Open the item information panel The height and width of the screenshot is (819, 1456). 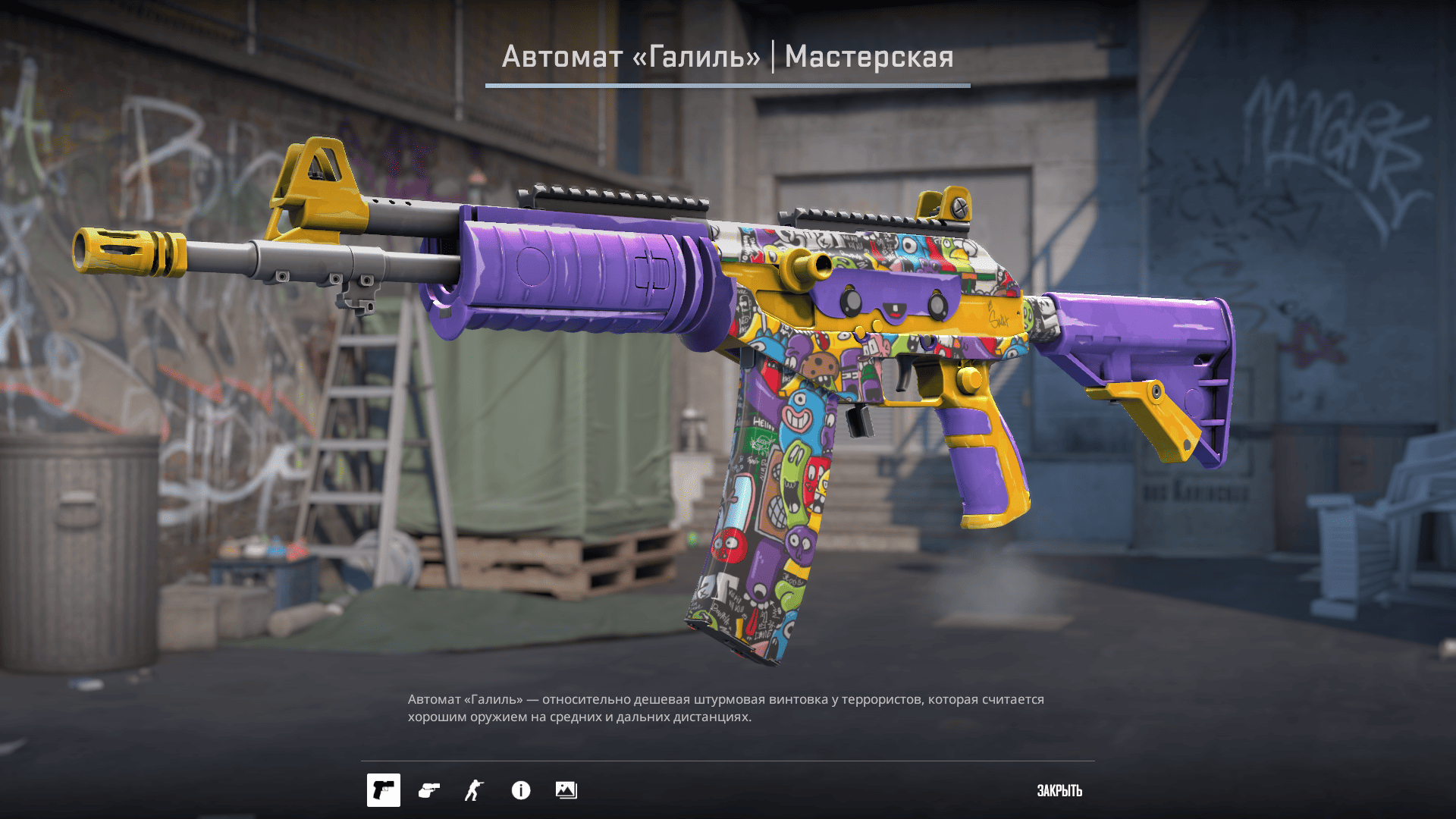tap(521, 790)
